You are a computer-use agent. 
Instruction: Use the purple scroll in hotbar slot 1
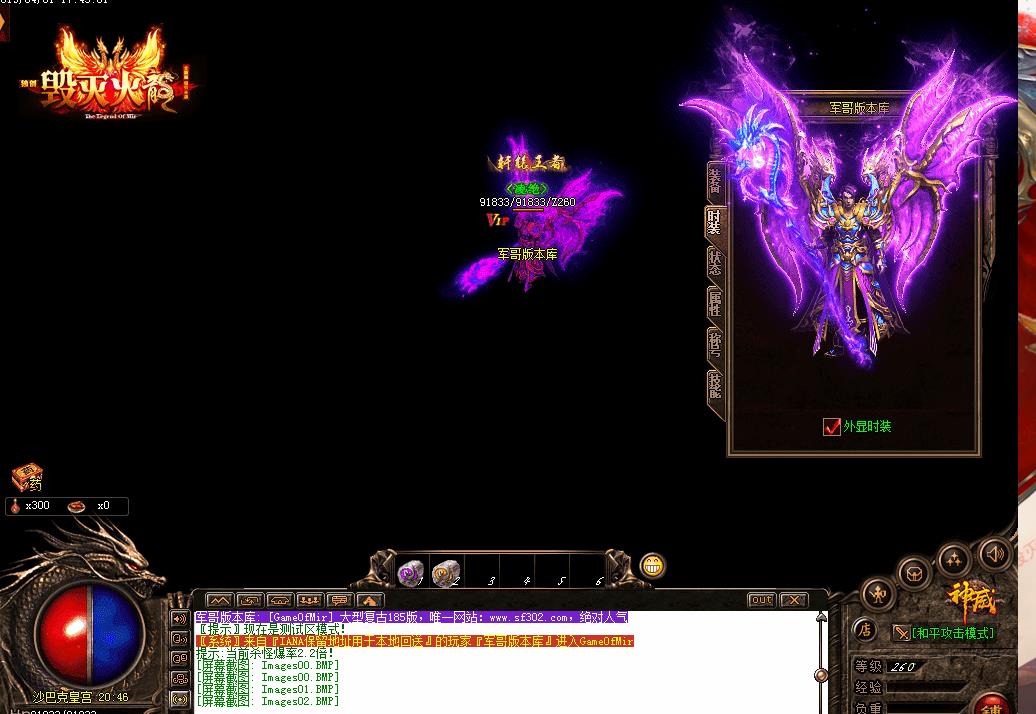coord(410,573)
